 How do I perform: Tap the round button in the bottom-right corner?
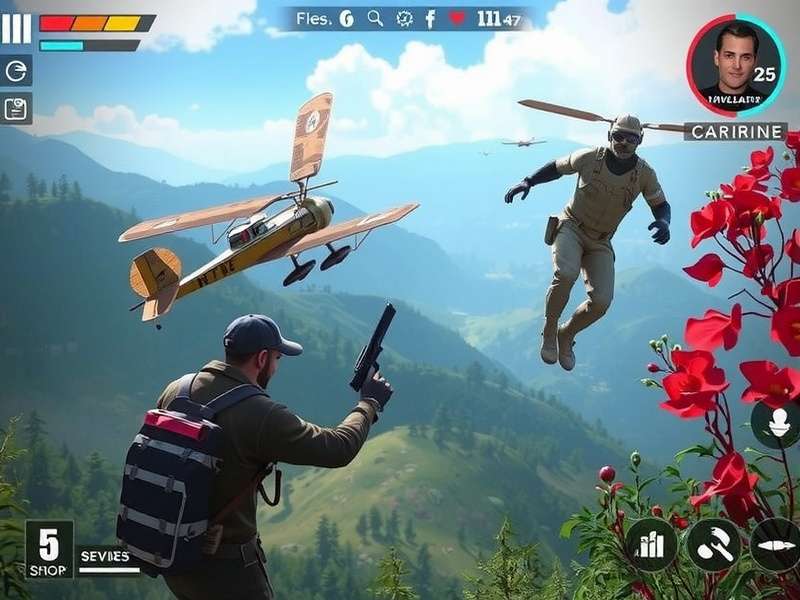776,545
